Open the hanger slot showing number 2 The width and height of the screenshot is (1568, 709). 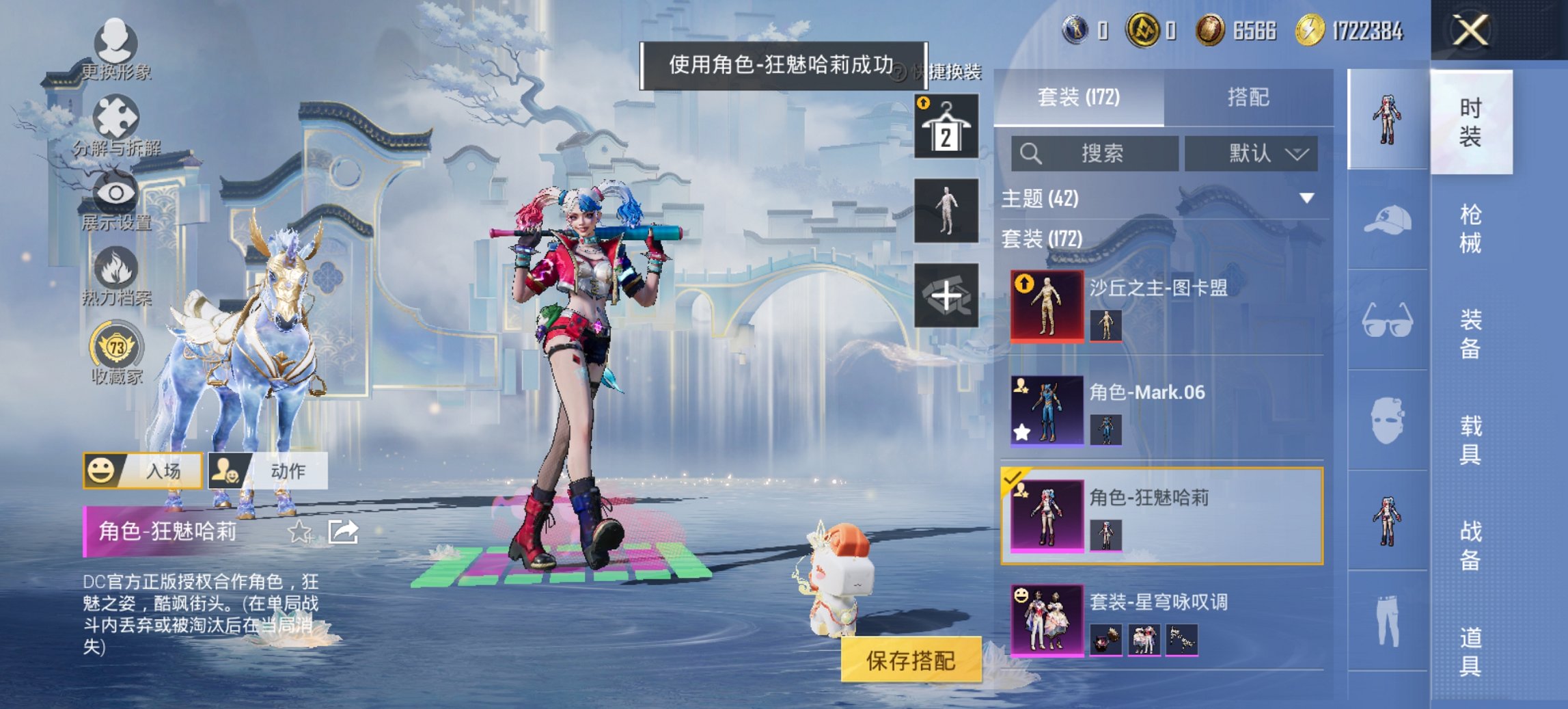point(946,127)
